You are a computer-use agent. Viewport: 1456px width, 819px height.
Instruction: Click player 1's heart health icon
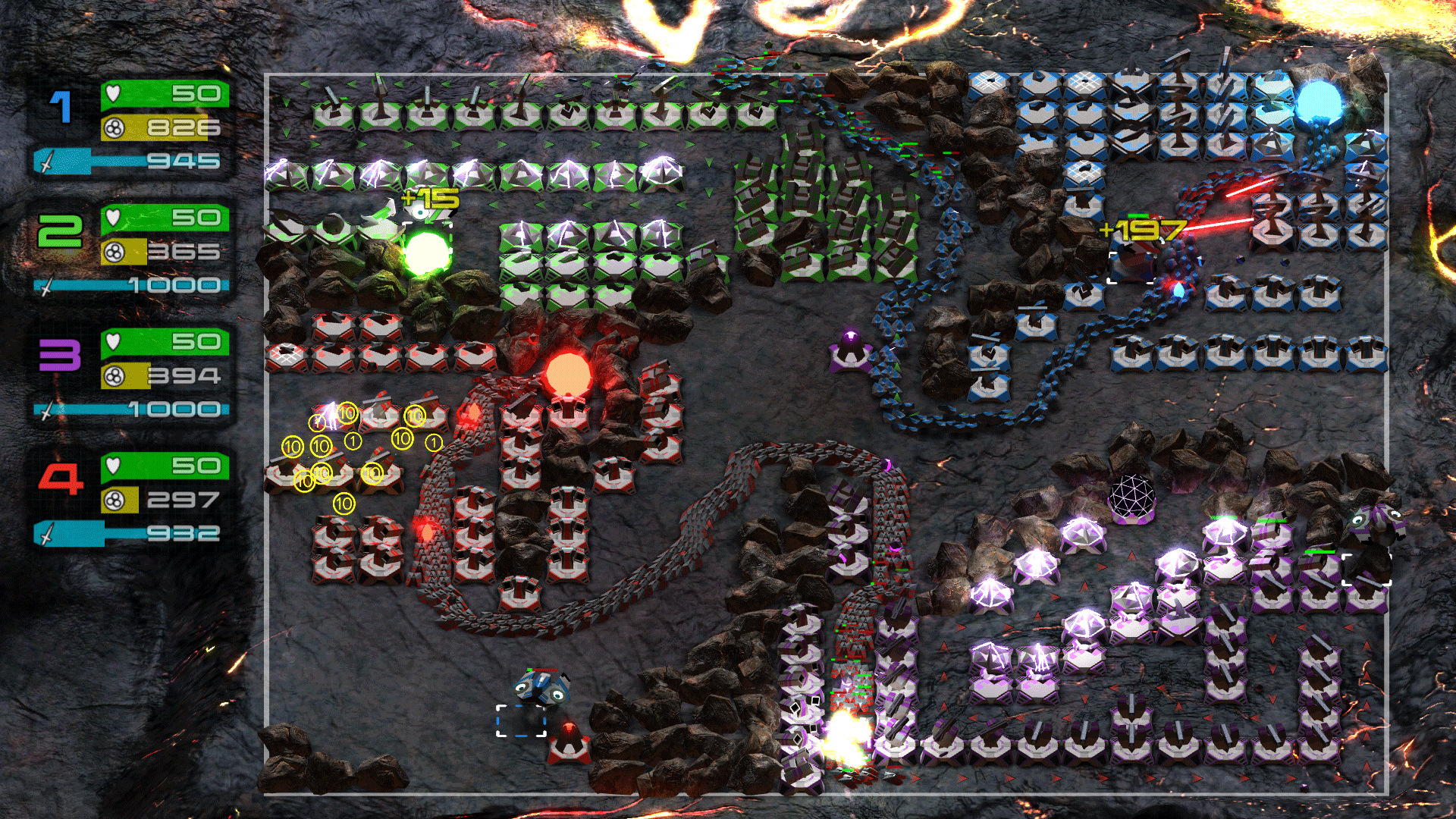[115, 92]
